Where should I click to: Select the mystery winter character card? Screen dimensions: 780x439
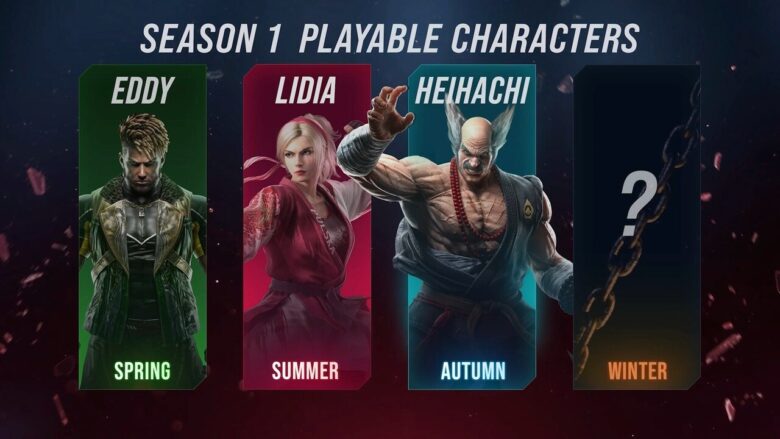[636, 228]
